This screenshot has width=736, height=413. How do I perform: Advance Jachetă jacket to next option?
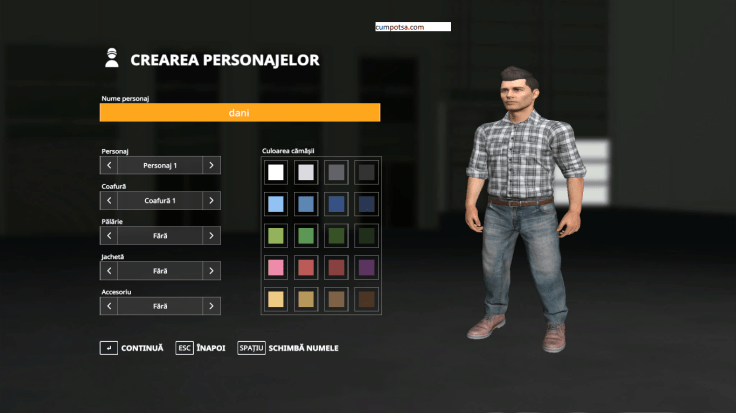[211, 271]
